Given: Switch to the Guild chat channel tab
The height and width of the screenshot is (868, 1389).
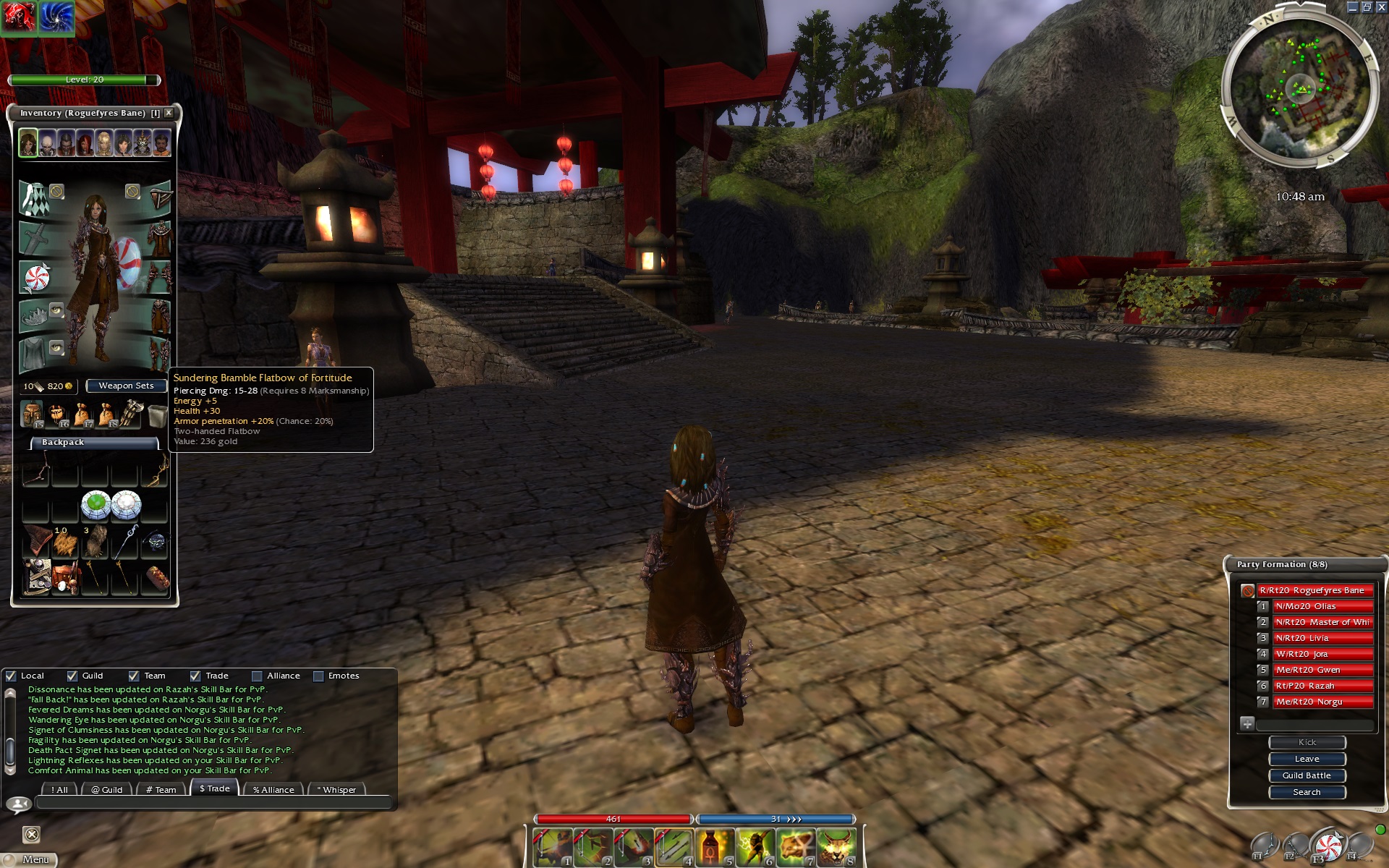Looking at the screenshot, I should (x=106, y=789).
